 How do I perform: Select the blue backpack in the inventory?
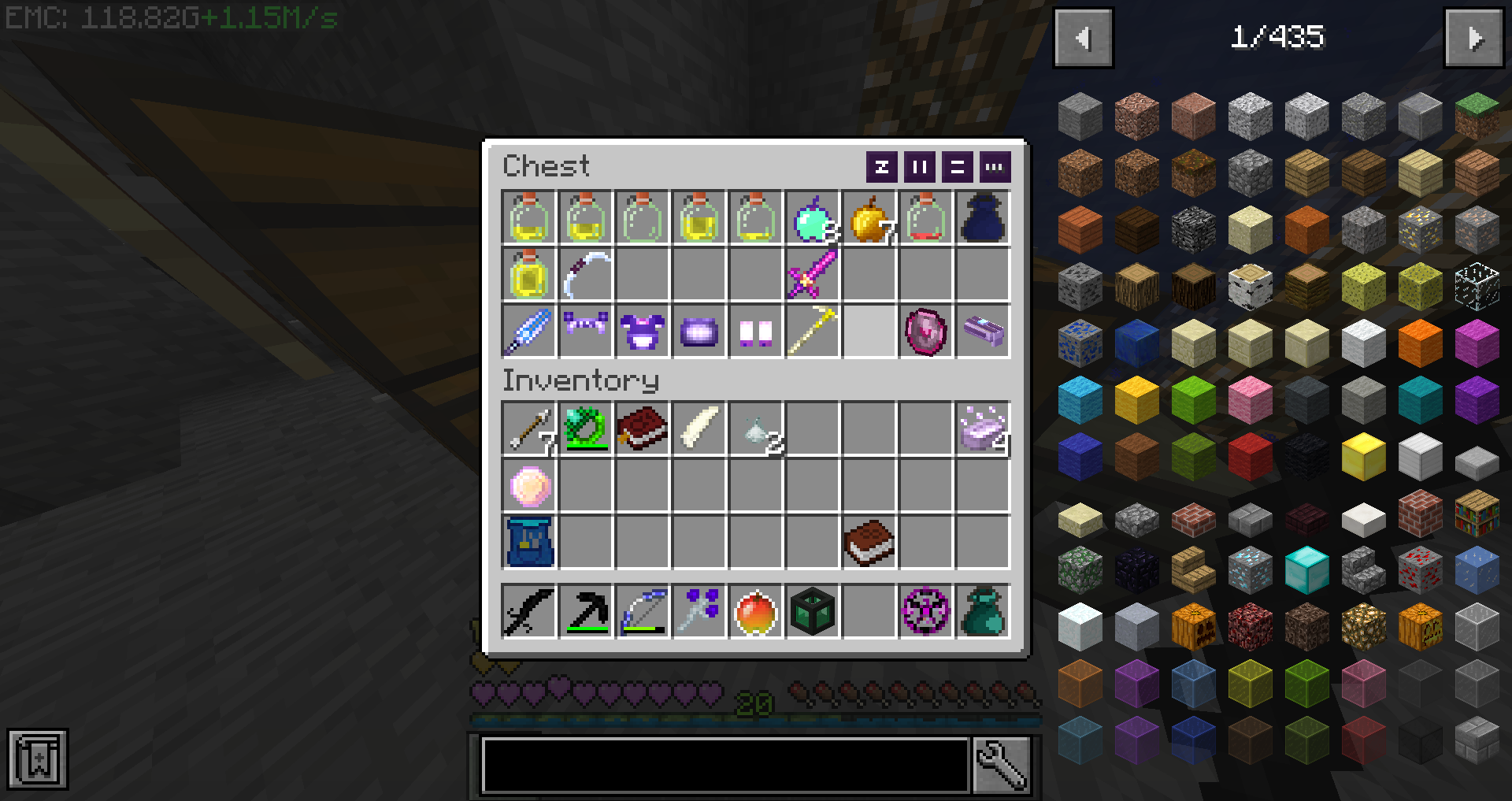[x=528, y=543]
